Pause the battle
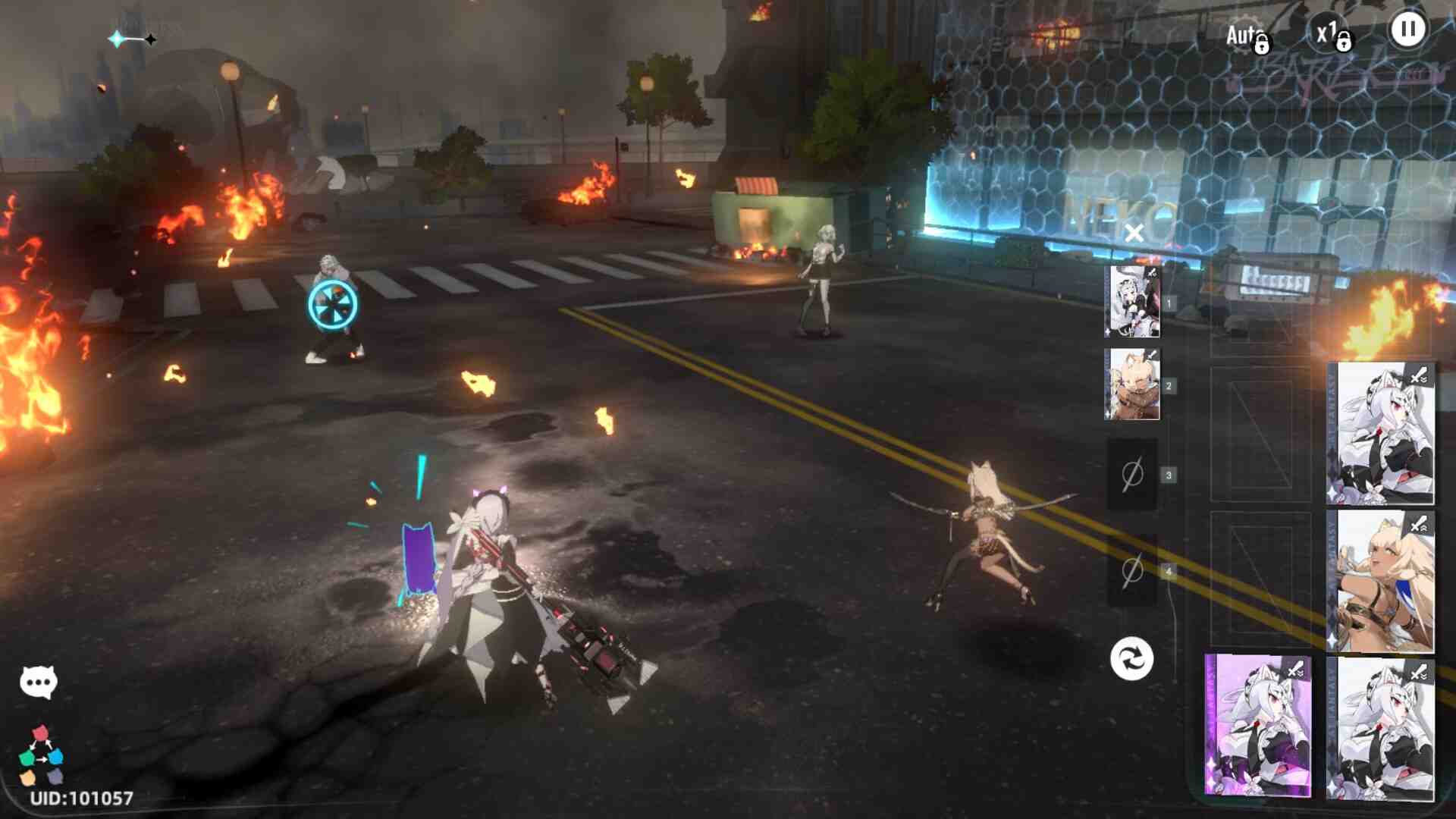Viewport: 1456px width, 819px height. click(1407, 31)
